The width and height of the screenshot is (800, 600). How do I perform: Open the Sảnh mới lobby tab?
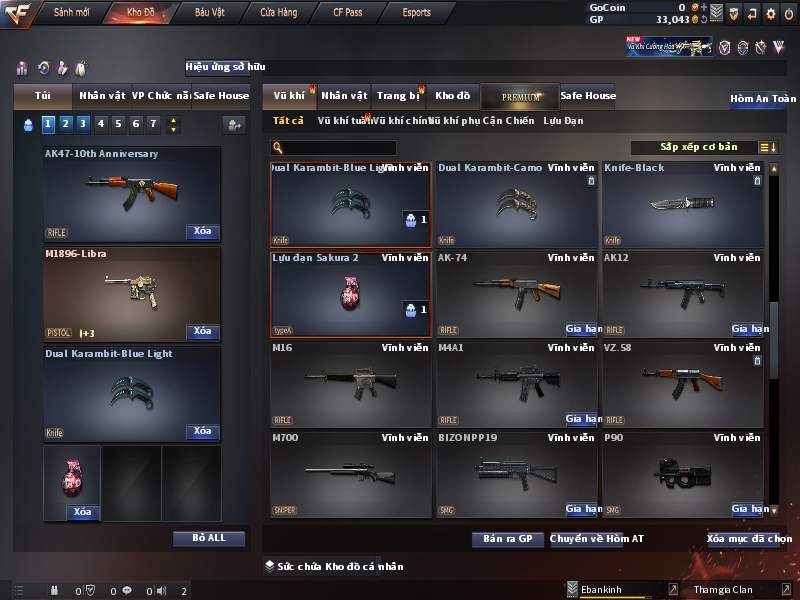tap(72, 13)
